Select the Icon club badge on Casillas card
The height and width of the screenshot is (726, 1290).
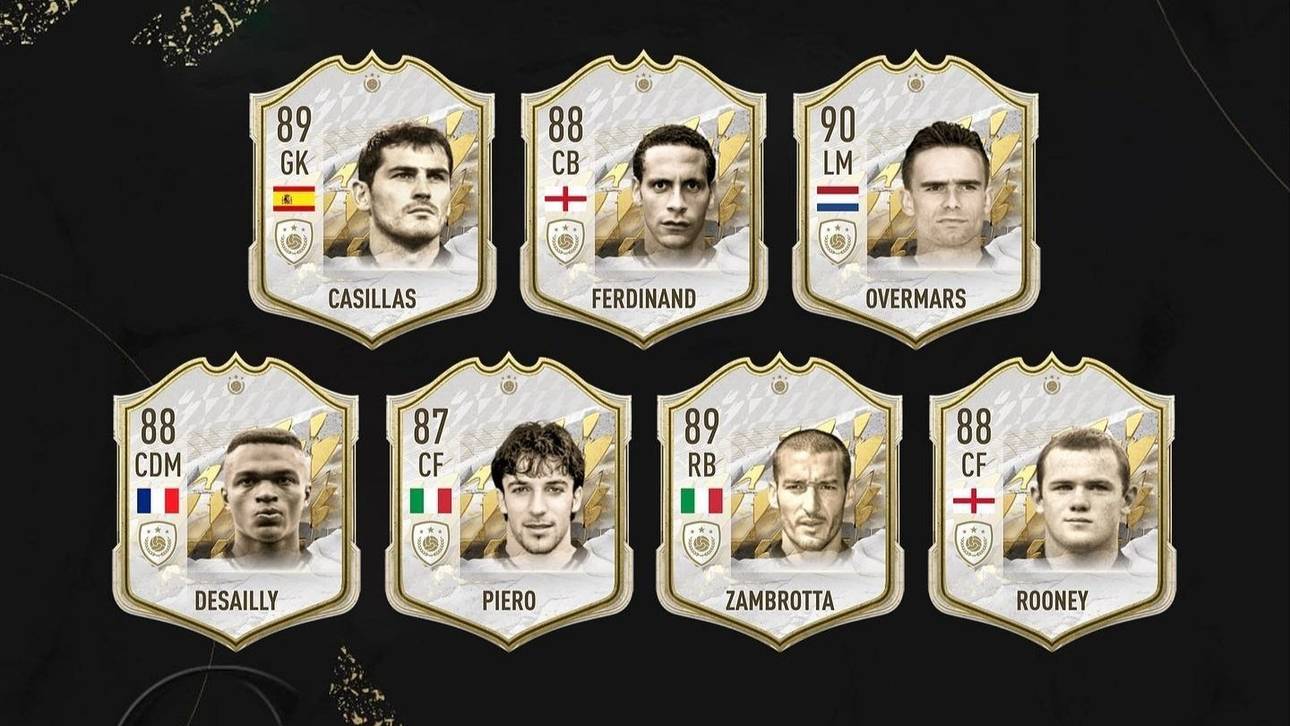click(294, 240)
